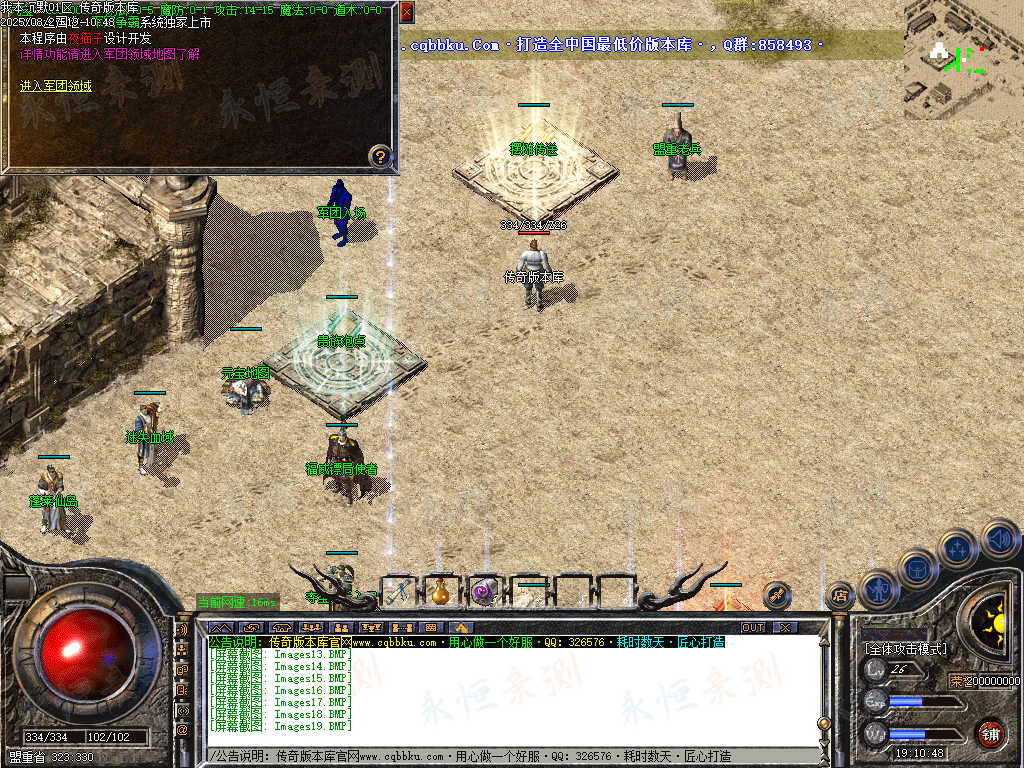Select the orange gourd potion slot
Image resolution: width=1024 pixels, height=768 pixels.
pos(441,591)
